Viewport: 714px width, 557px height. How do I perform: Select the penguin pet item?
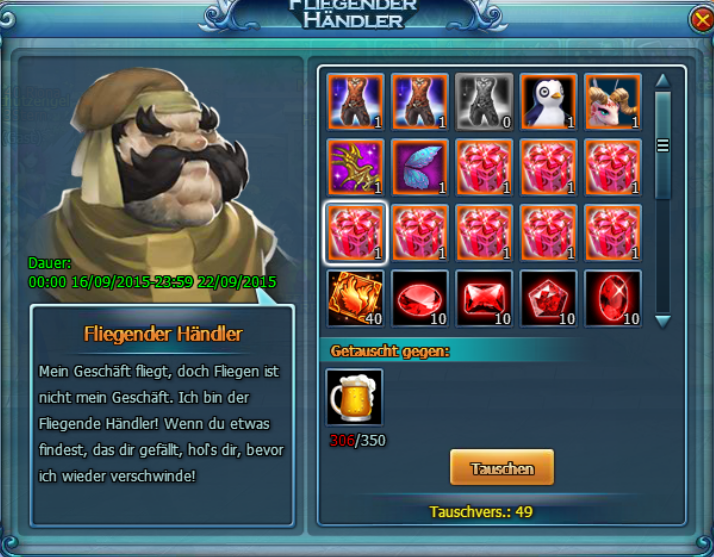pyautogui.click(x=548, y=101)
